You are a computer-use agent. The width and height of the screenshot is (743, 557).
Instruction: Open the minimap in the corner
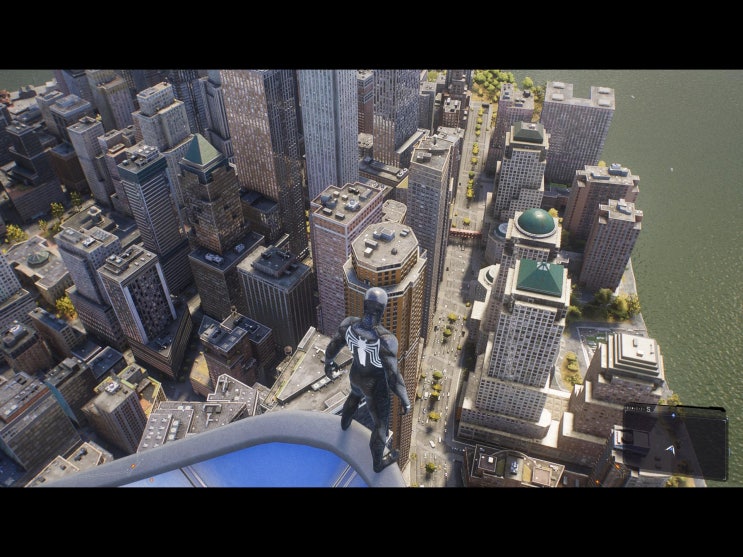click(675, 440)
